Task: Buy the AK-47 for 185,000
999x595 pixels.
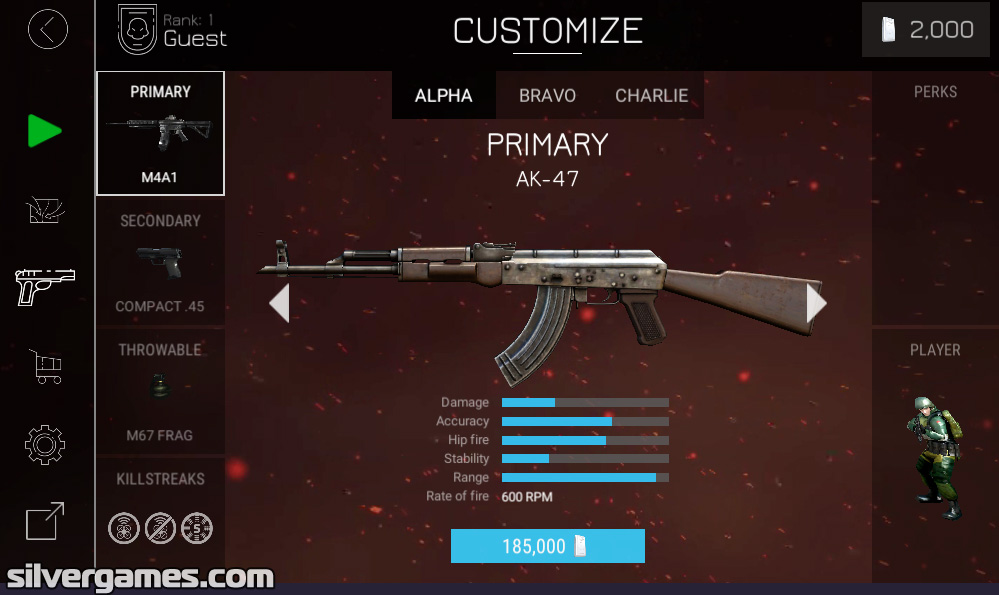Action: point(547,546)
